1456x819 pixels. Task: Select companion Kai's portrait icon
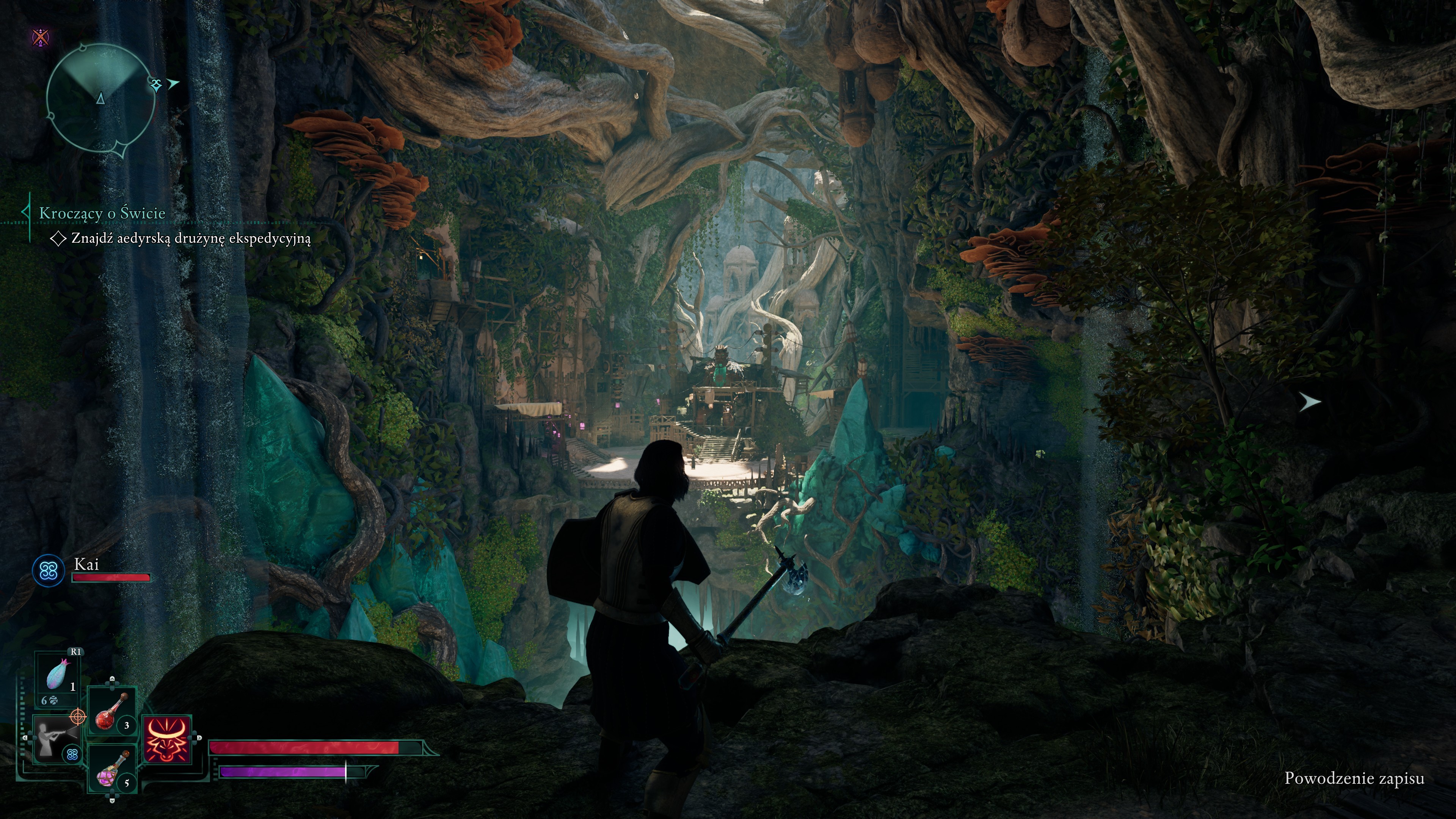(49, 570)
